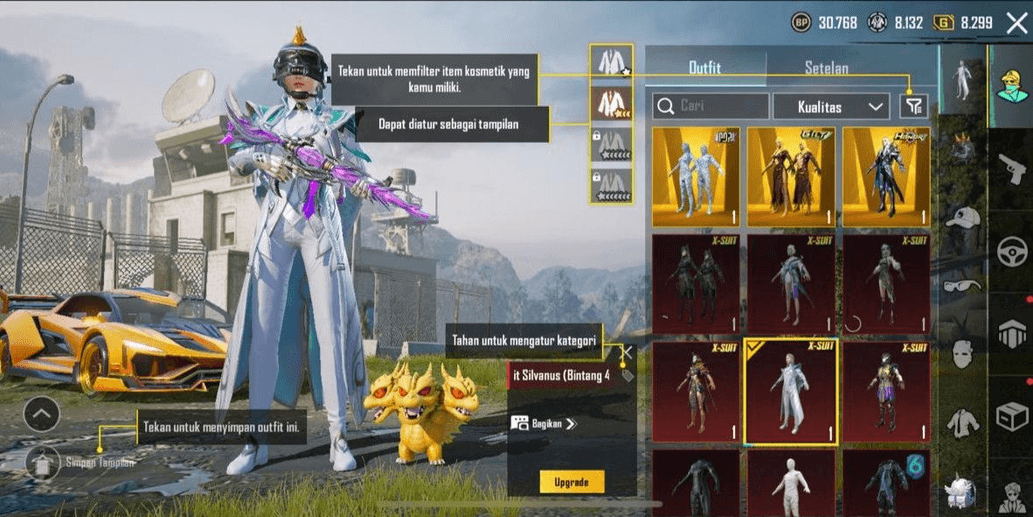Screen dimensions: 1033x517
Task: Share the outfit via Bagikan
Action: (545, 424)
